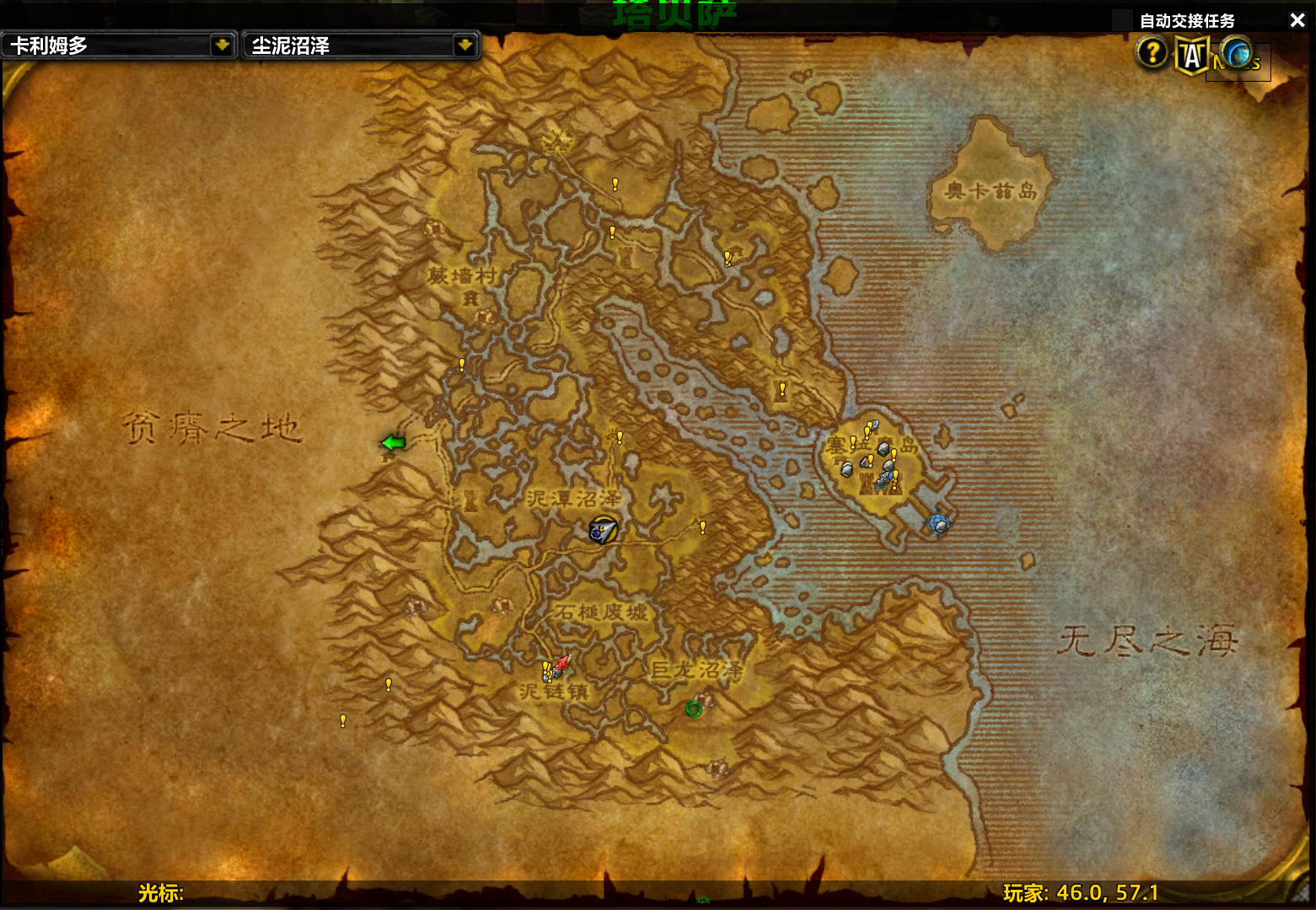1316x910 pixels.
Task: Click the shield icon with letter A
Action: pos(1191,56)
